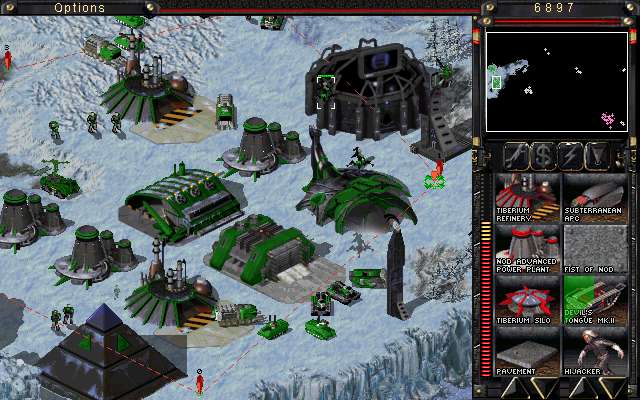This screenshot has height=400, width=640.
Task: Build a Tiberium Refinery
Action: point(527,197)
